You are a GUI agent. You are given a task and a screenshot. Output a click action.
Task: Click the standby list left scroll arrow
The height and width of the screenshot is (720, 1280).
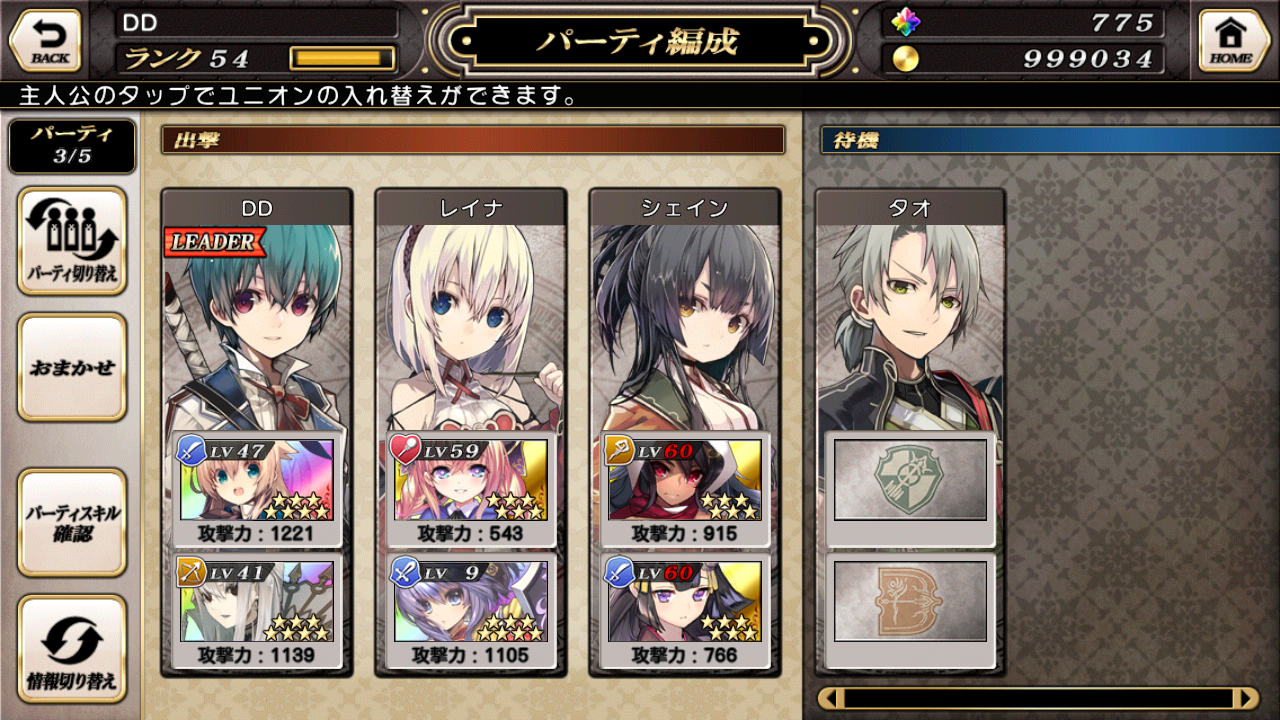pyautogui.click(x=831, y=698)
